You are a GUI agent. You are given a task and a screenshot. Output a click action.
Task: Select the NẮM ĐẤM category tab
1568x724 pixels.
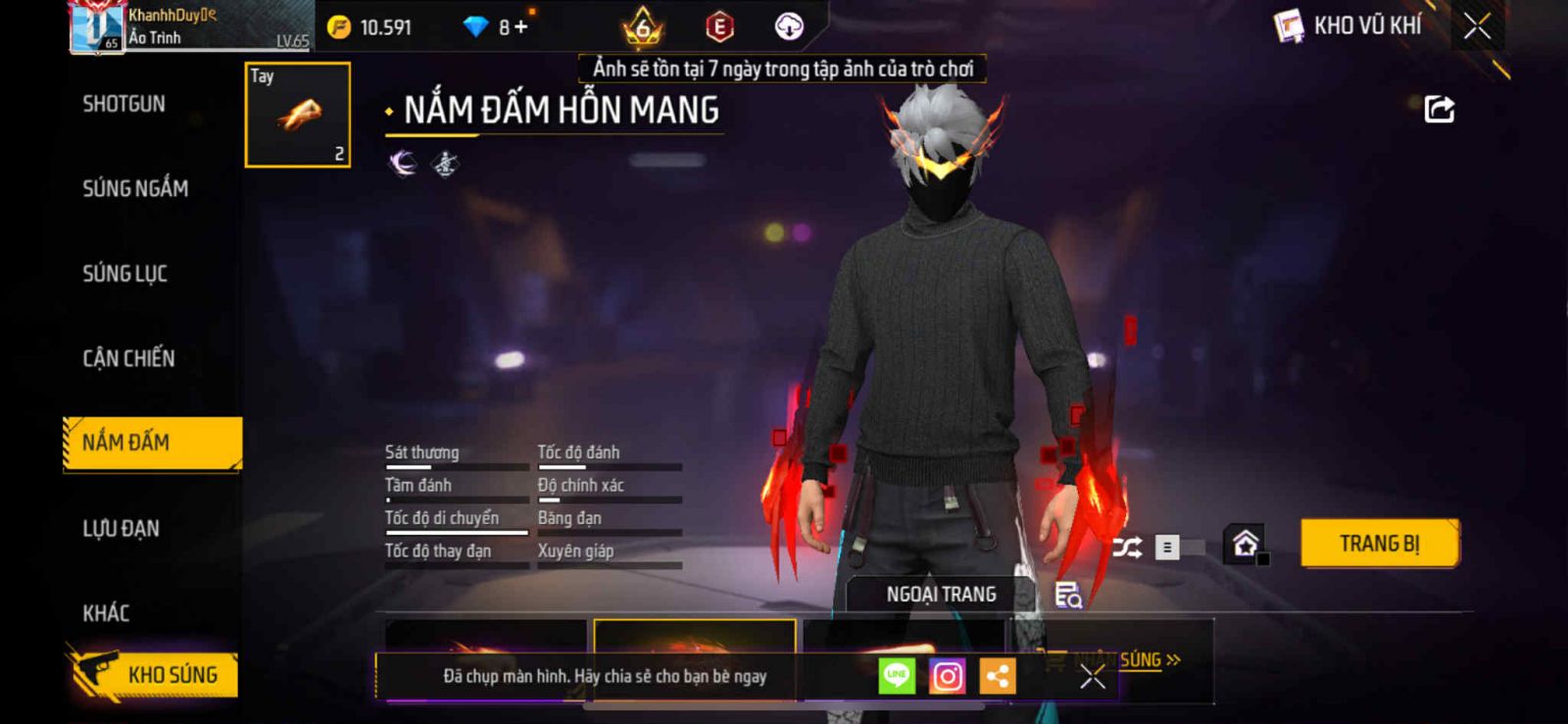click(152, 443)
